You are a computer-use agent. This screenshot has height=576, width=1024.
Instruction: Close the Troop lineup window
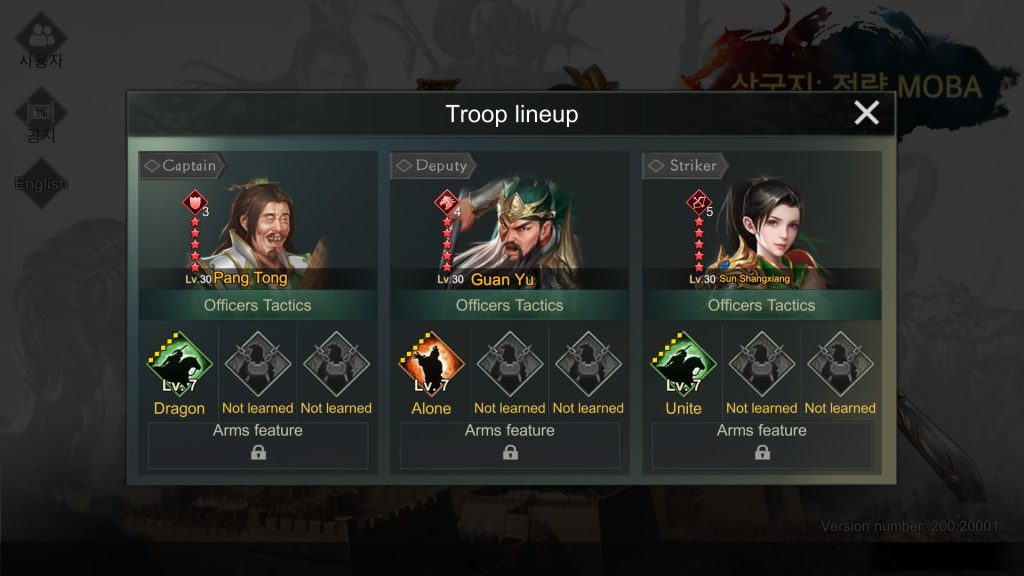coord(866,113)
